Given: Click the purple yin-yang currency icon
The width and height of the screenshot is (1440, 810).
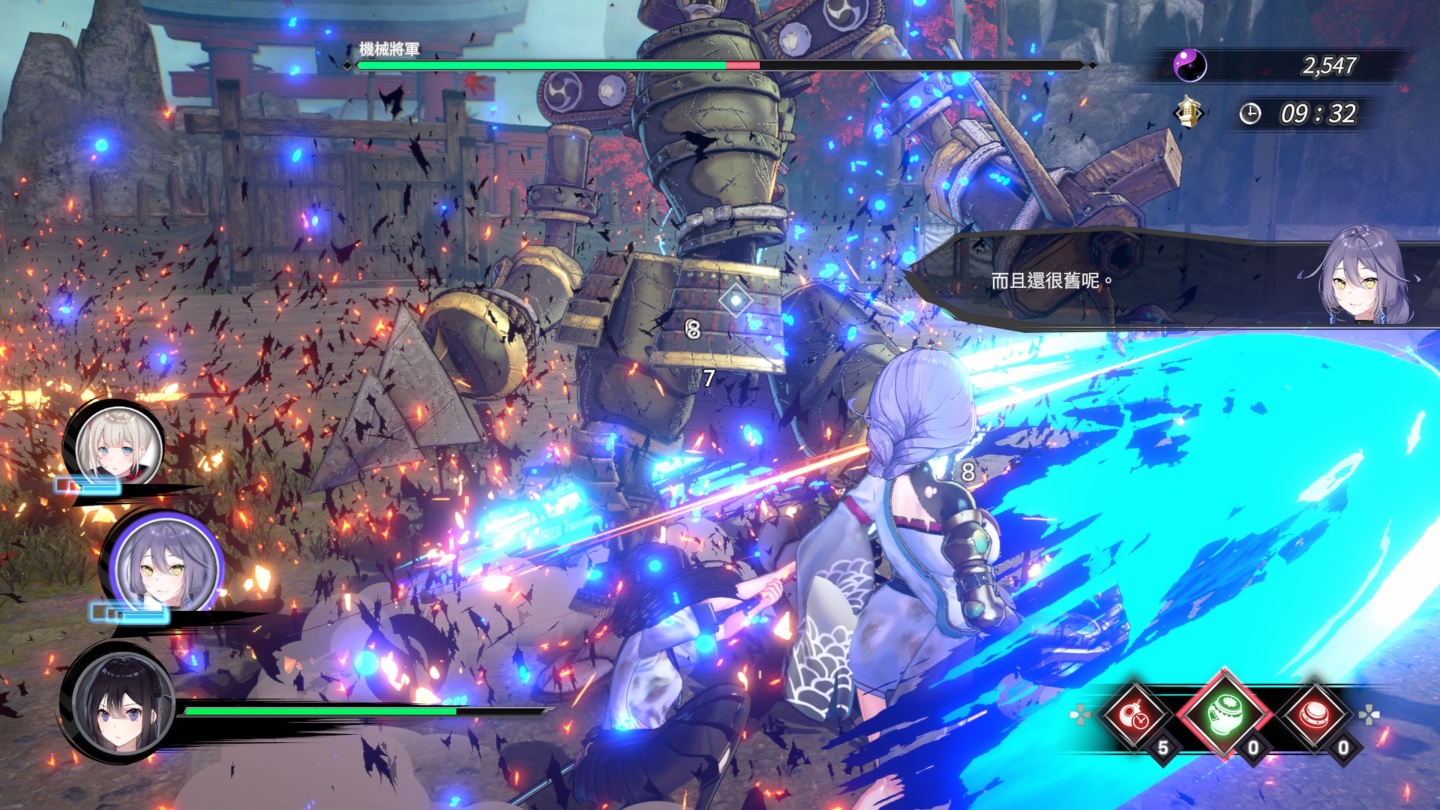Looking at the screenshot, I should coord(1190,66).
